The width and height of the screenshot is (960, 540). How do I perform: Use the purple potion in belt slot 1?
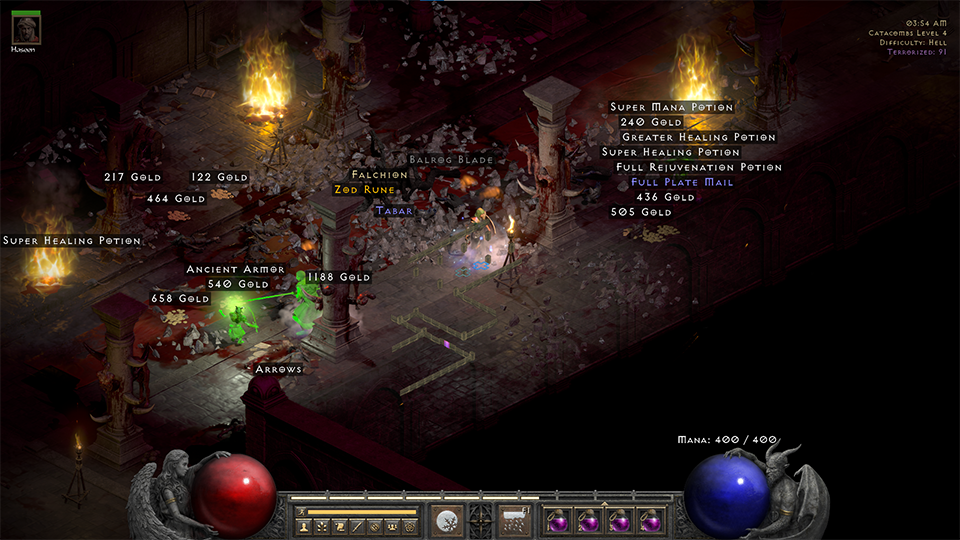pyautogui.click(x=557, y=521)
